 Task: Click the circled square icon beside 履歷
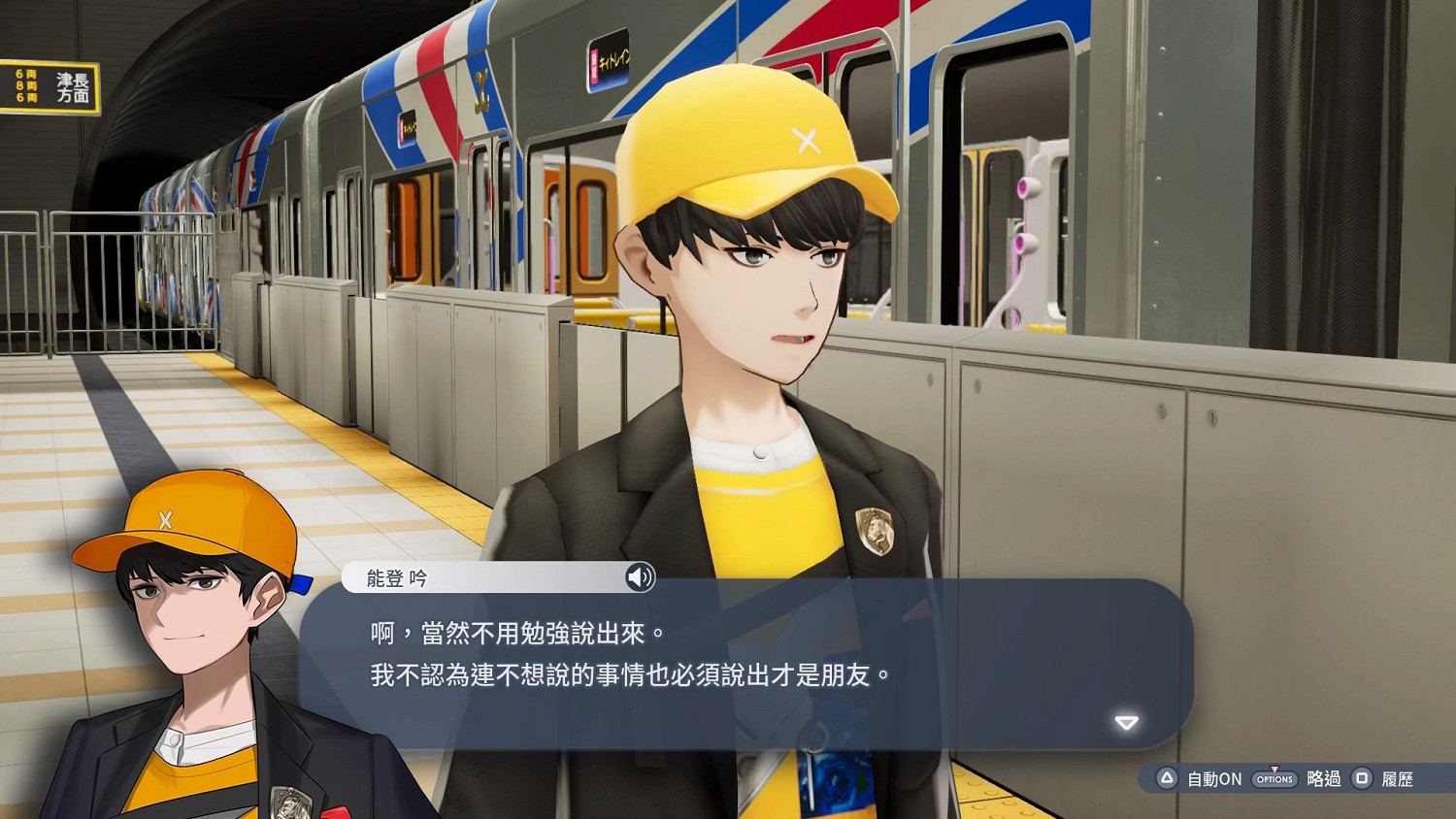(1364, 778)
